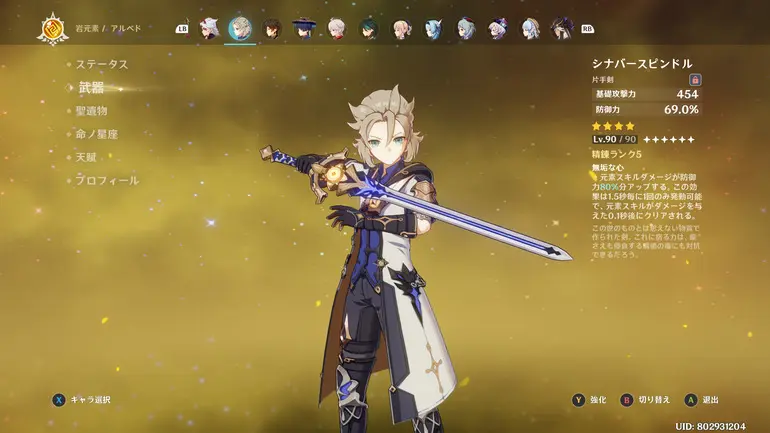The image size is (770, 433).
Task: Pick the dark green-haired Xiao portrait
Action: point(368,28)
